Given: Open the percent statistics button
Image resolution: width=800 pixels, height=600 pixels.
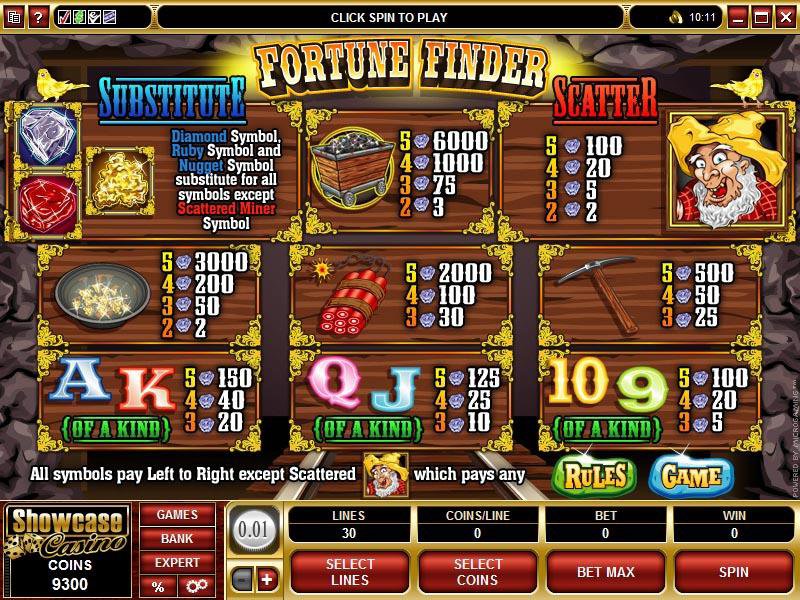Looking at the screenshot, I should (158, 586).
